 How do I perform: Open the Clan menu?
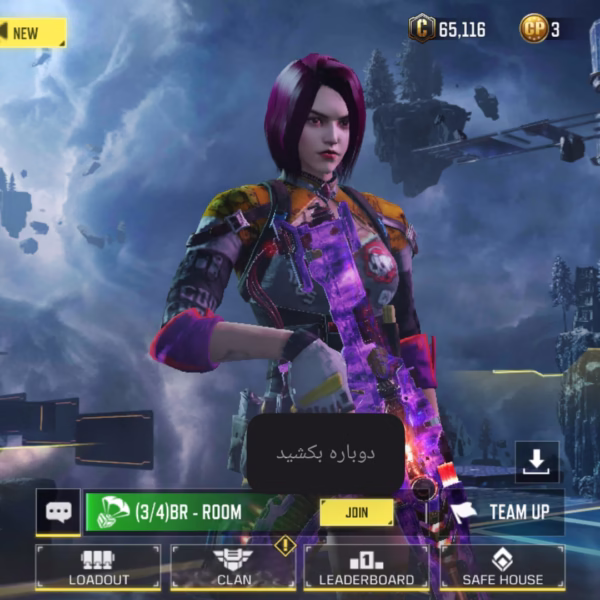point(232,567)
